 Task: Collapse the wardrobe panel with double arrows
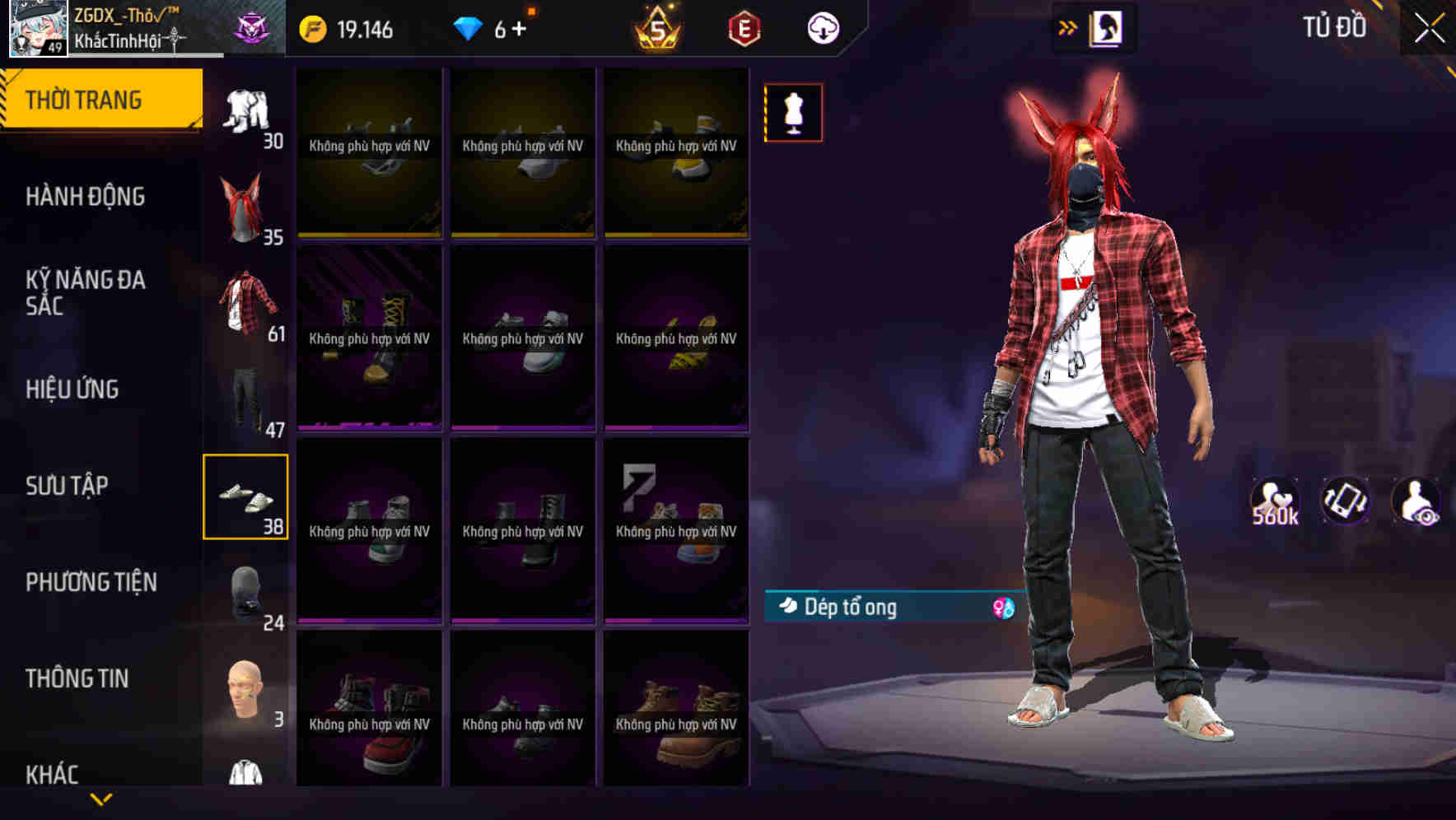[x=1068, y=26]
